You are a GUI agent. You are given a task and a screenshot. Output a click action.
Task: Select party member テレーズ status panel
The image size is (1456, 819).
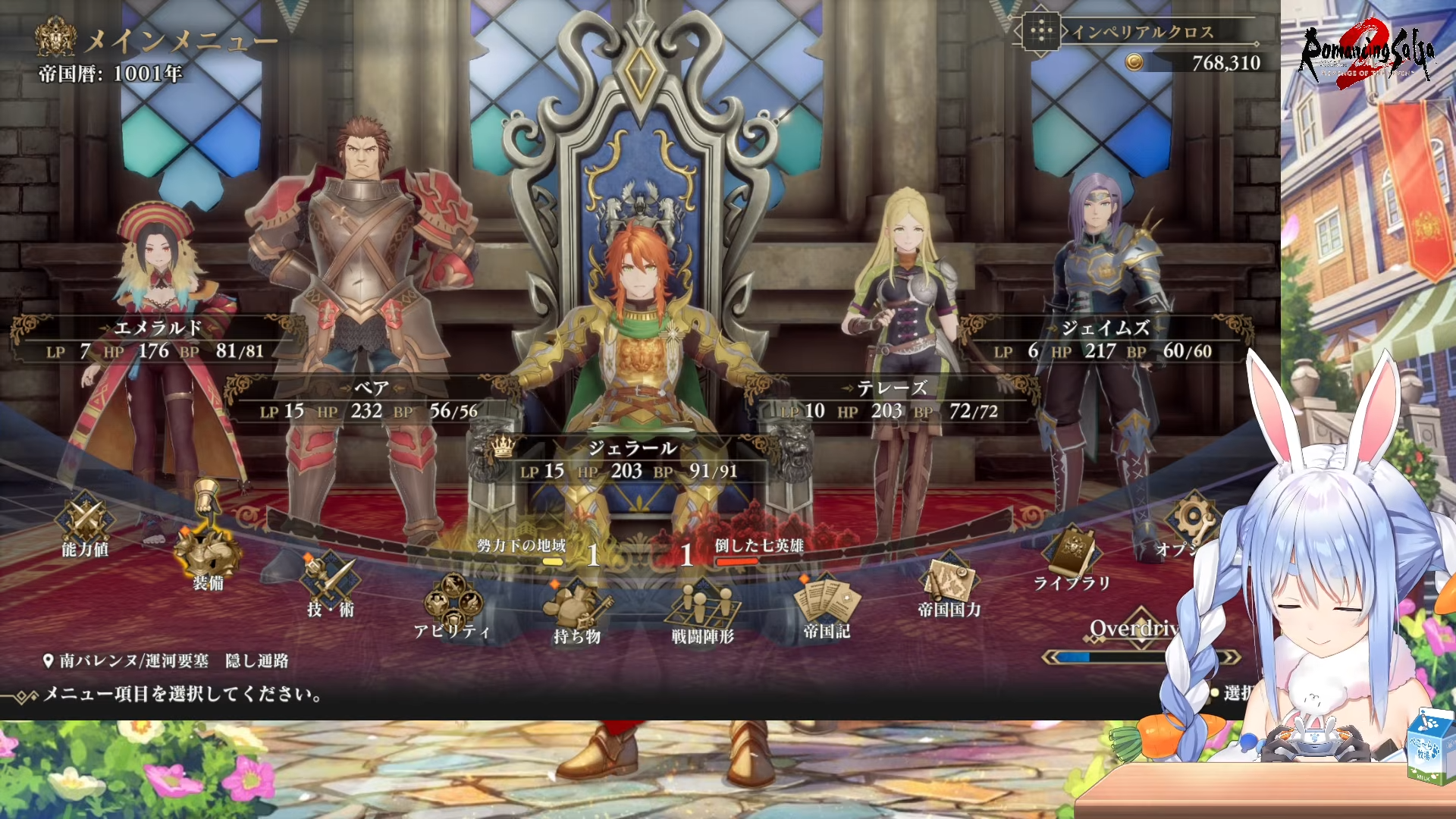tap(892, 400)
